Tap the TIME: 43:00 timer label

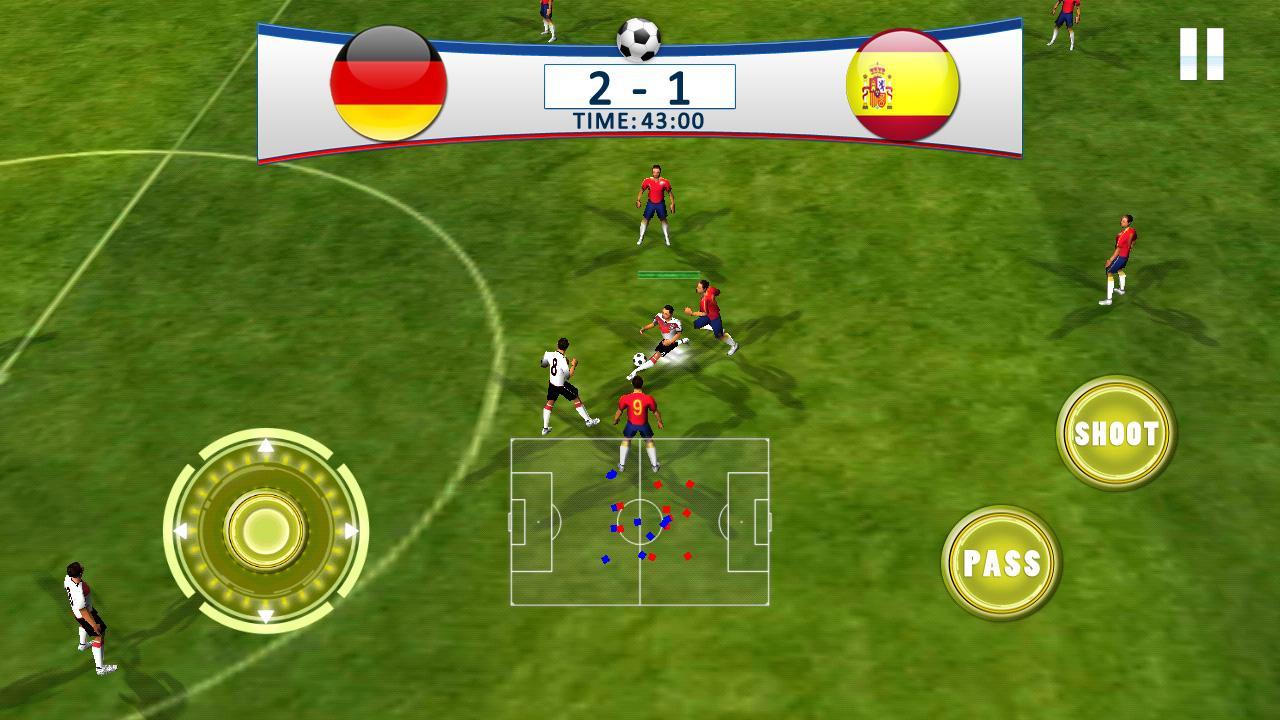[x=642, y=119]
